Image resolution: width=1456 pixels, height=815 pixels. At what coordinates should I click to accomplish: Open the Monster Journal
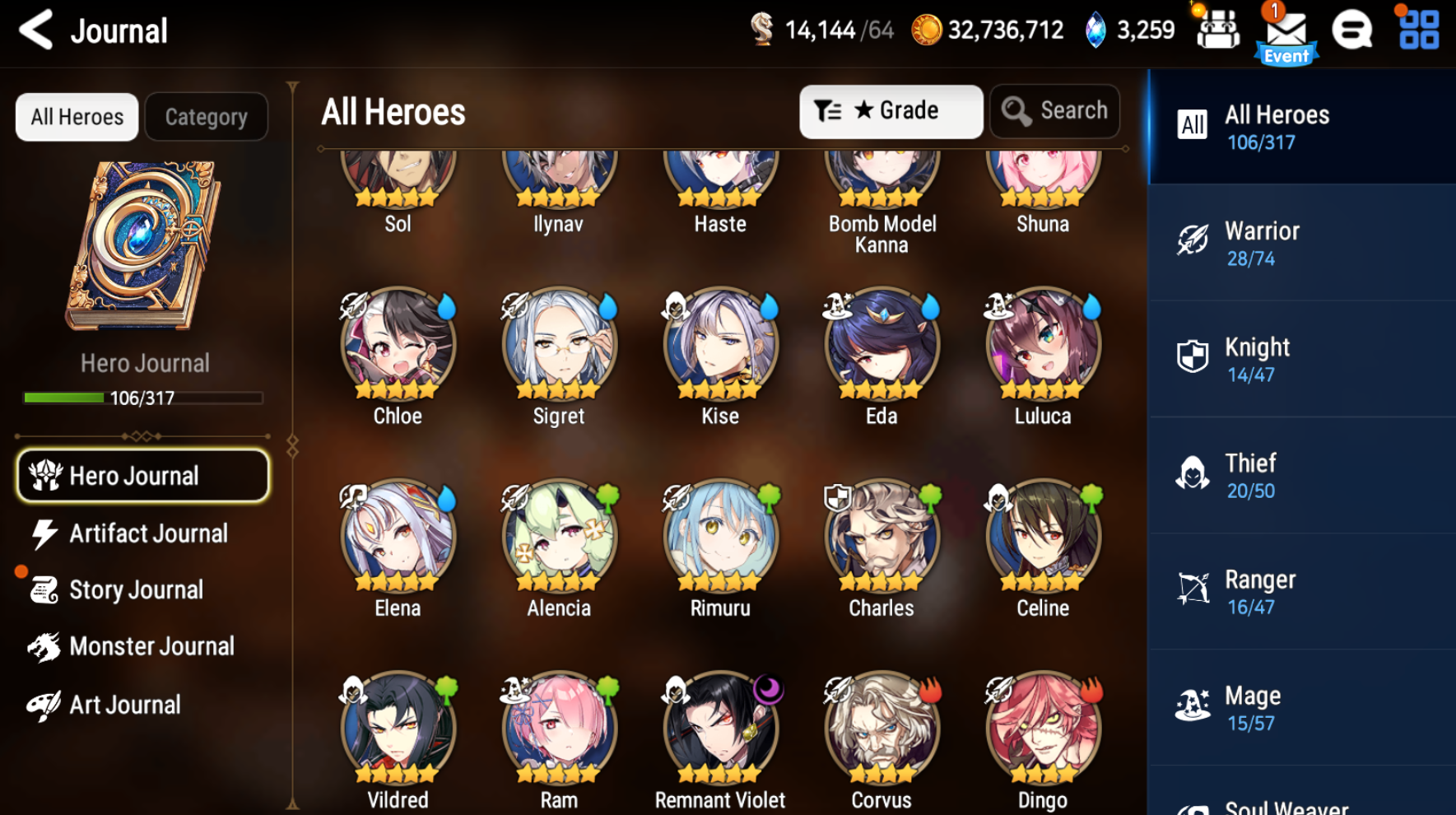click(x=152, y=646)
